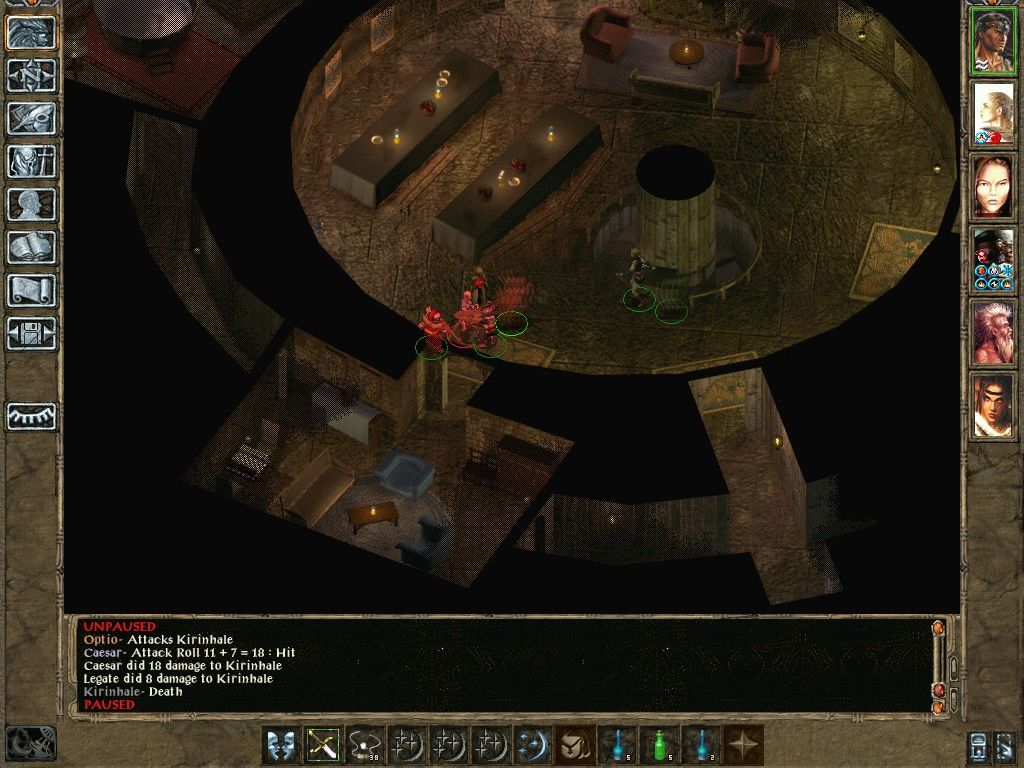Select the blonde elf portrait

point(993,114)
